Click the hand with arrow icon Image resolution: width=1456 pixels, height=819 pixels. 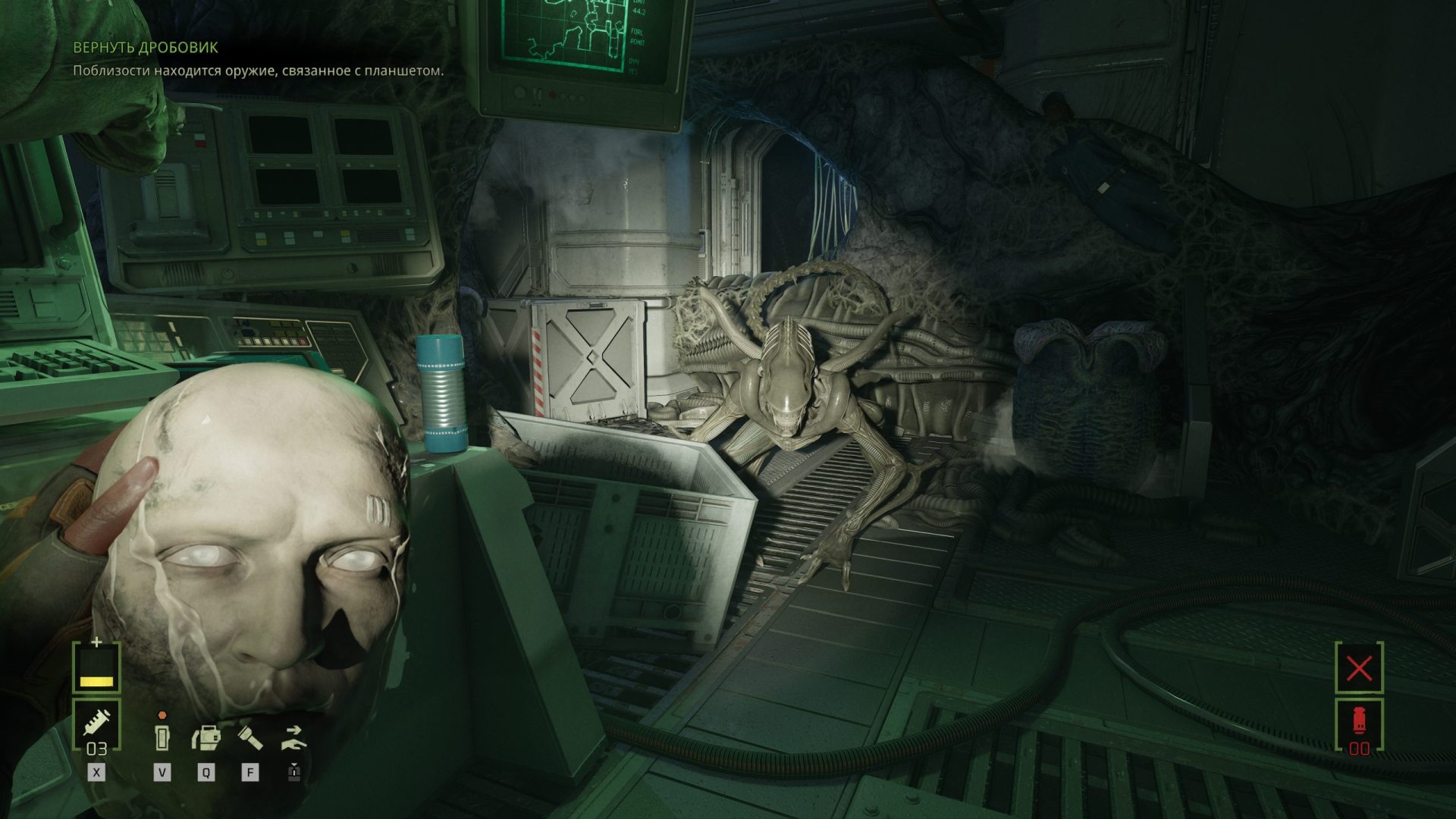coord(293,736)
